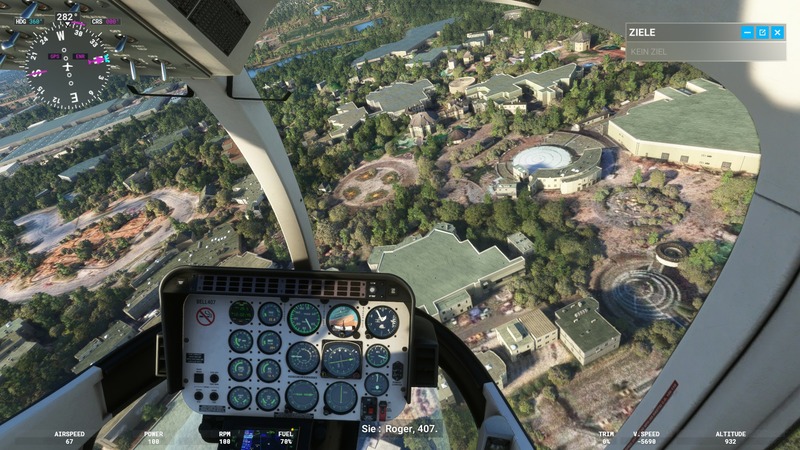Pop out the ZIELE panel window

tap(762, 33)
